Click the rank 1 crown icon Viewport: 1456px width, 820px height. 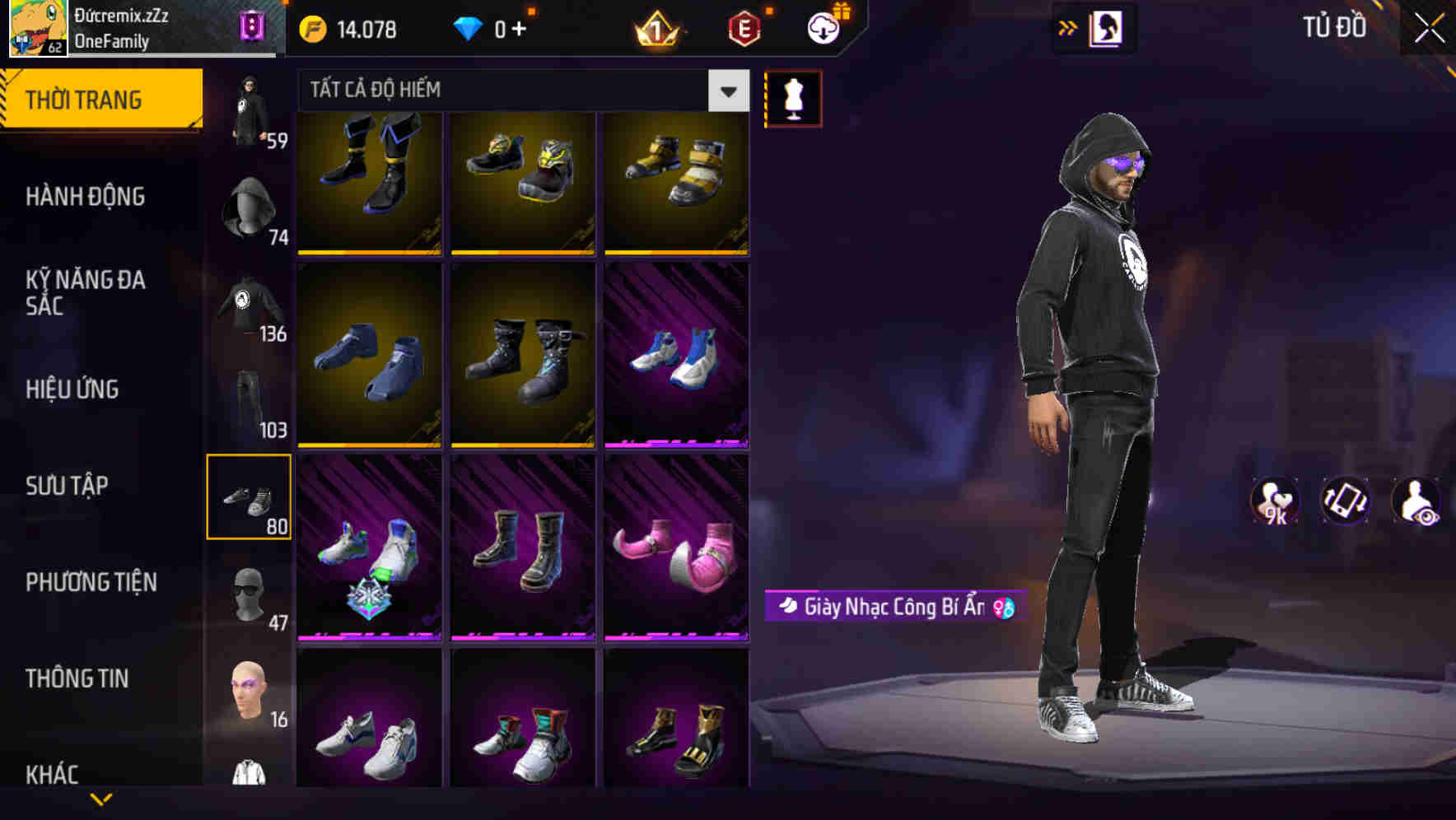[655, 27]
